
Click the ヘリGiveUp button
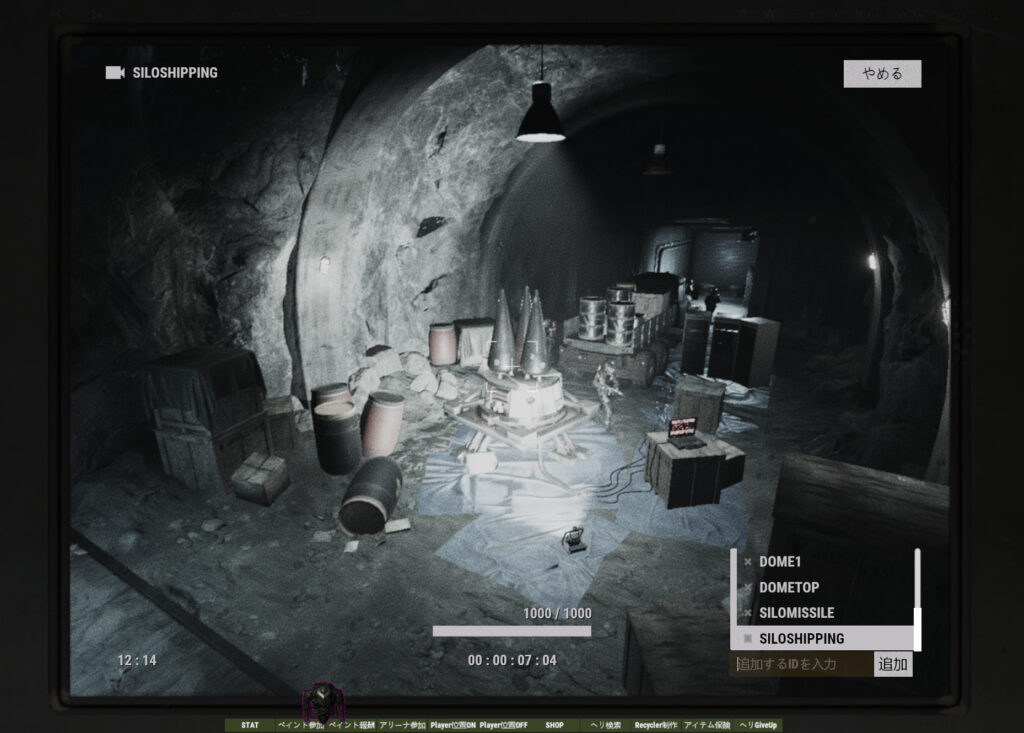[x=758, y=725]
